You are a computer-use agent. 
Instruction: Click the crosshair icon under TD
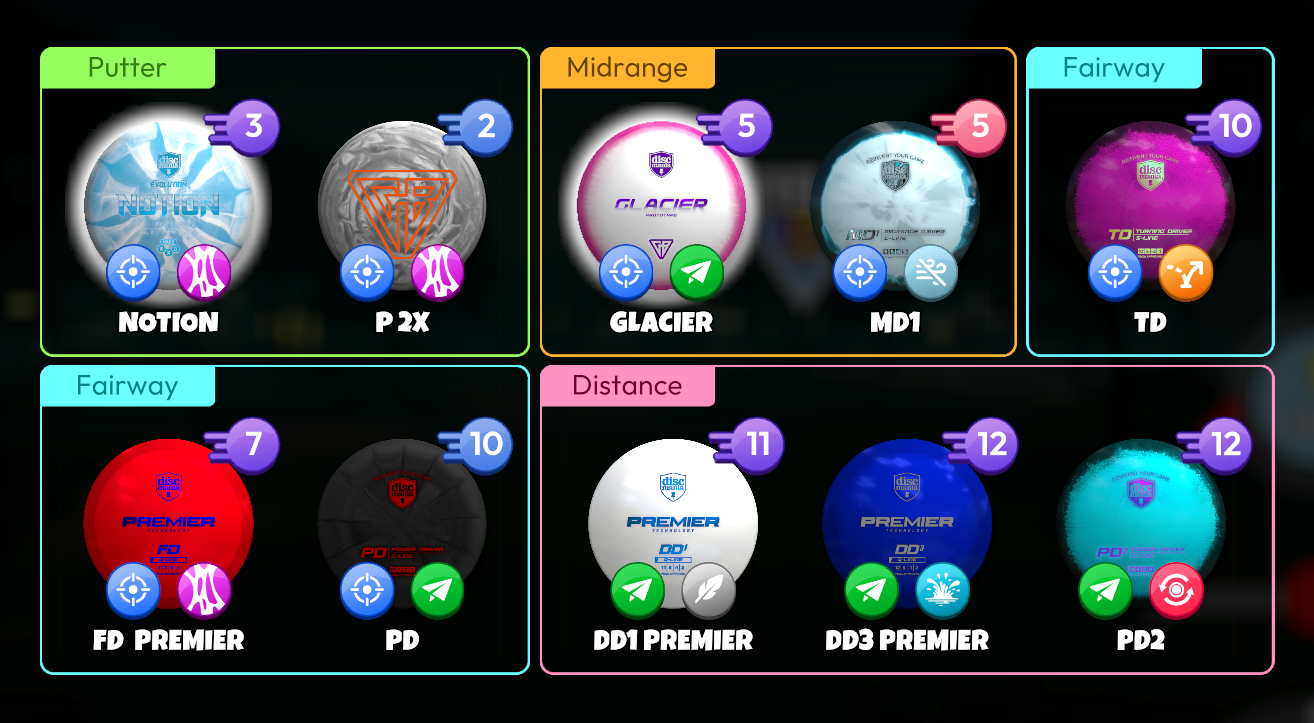click(x=1115, y=271)
